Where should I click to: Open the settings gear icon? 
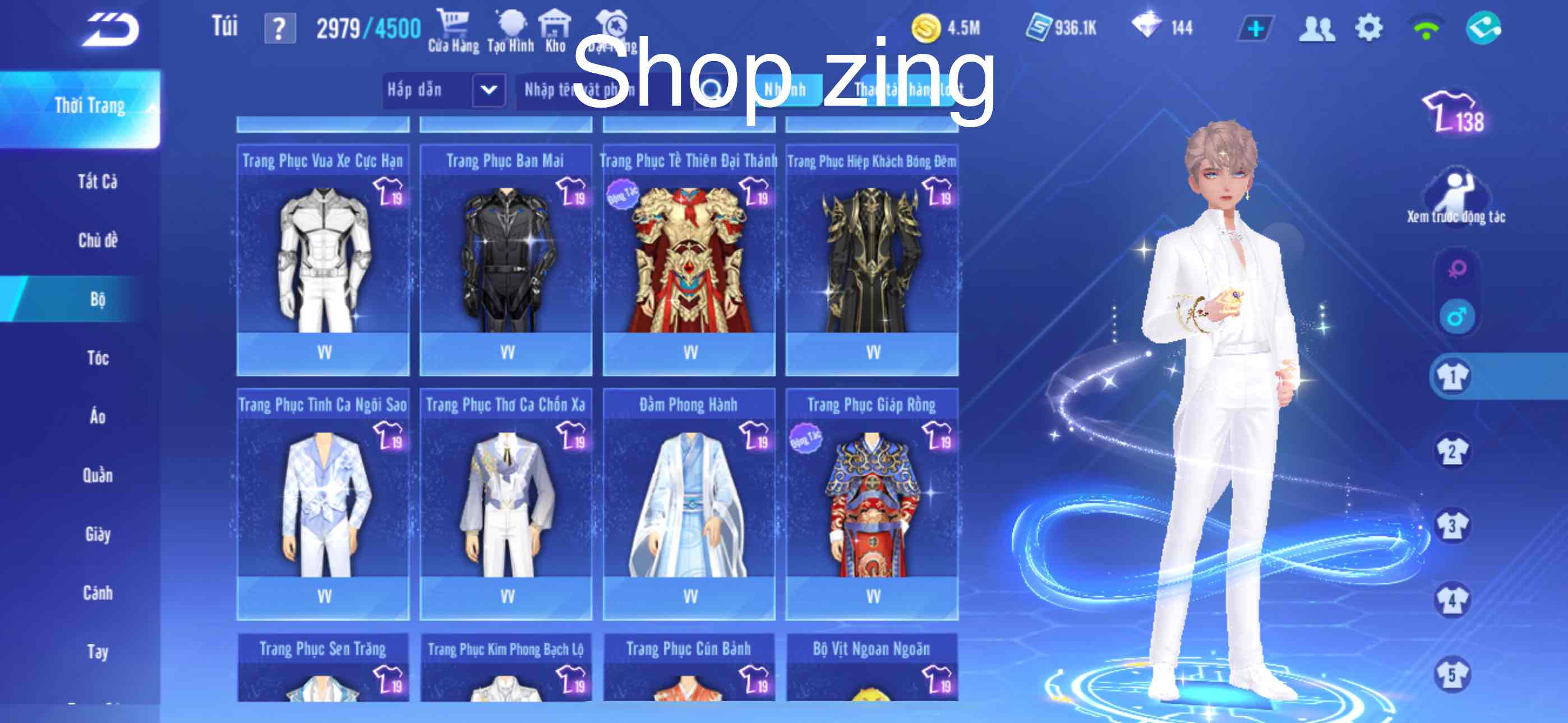1372,27
